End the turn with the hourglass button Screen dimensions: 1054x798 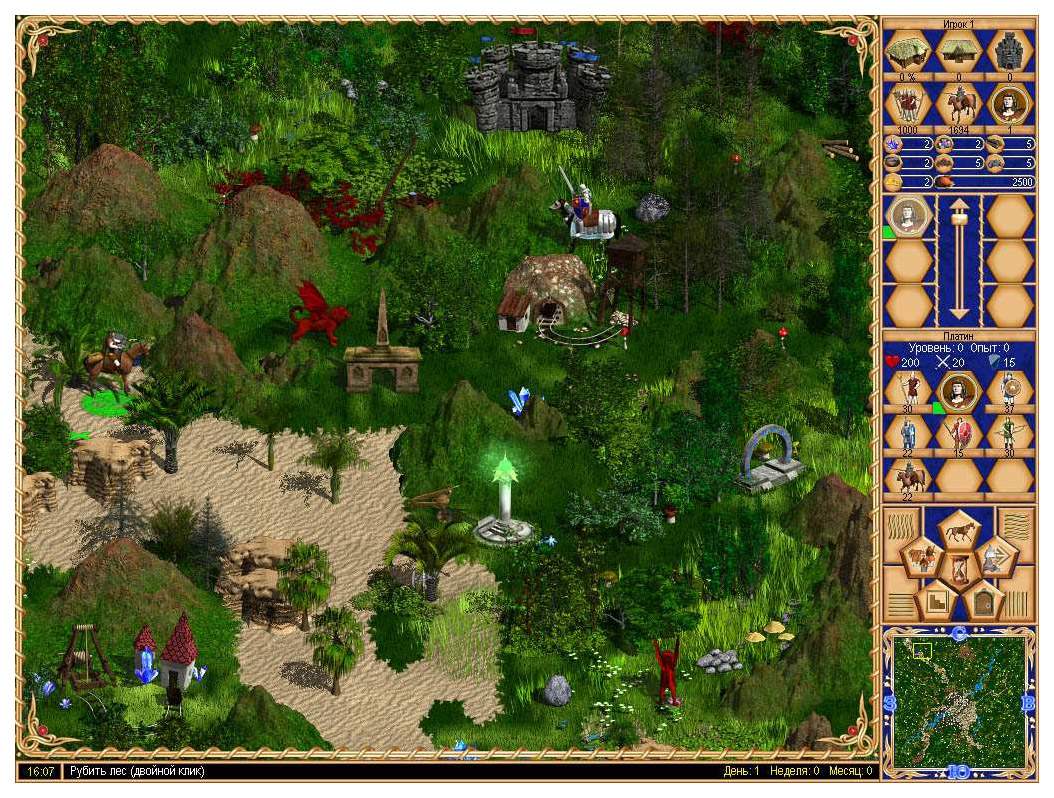961,569
